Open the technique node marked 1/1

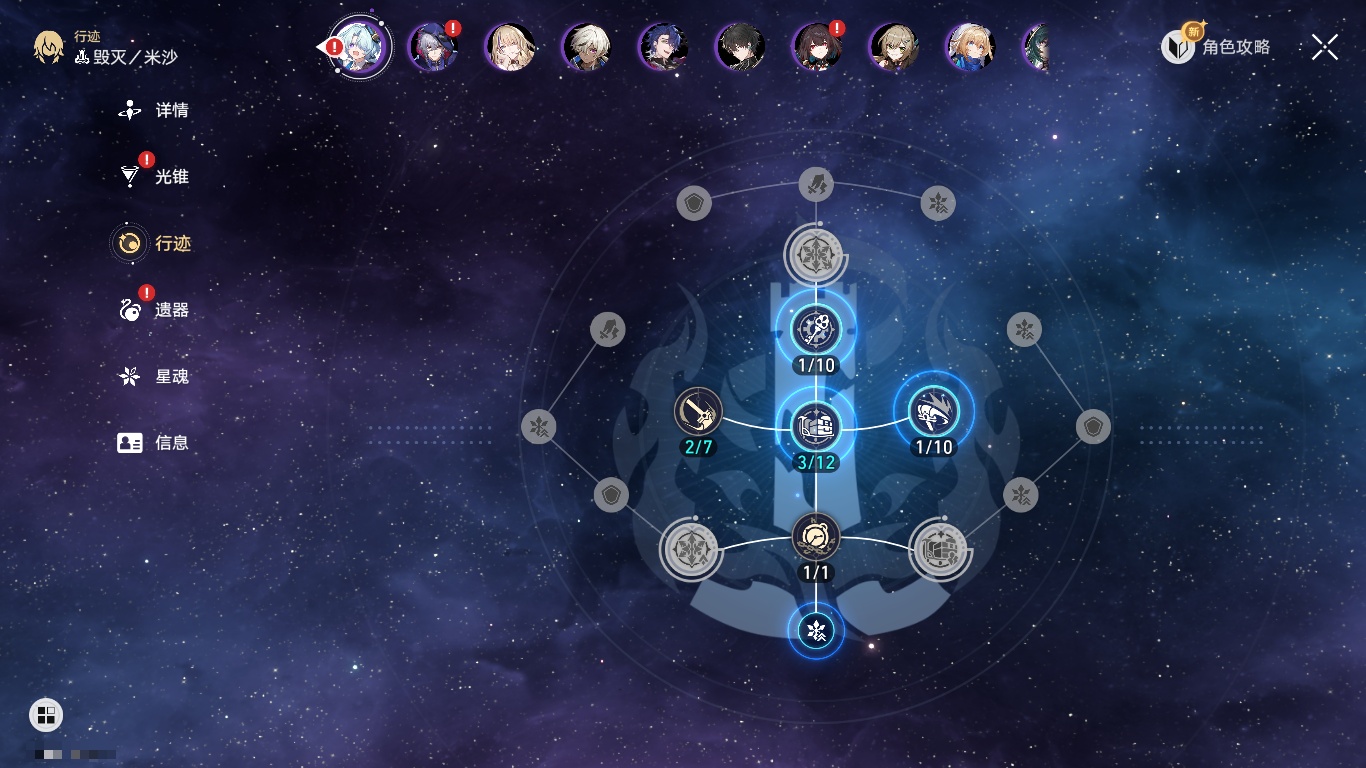coord(816,538)
